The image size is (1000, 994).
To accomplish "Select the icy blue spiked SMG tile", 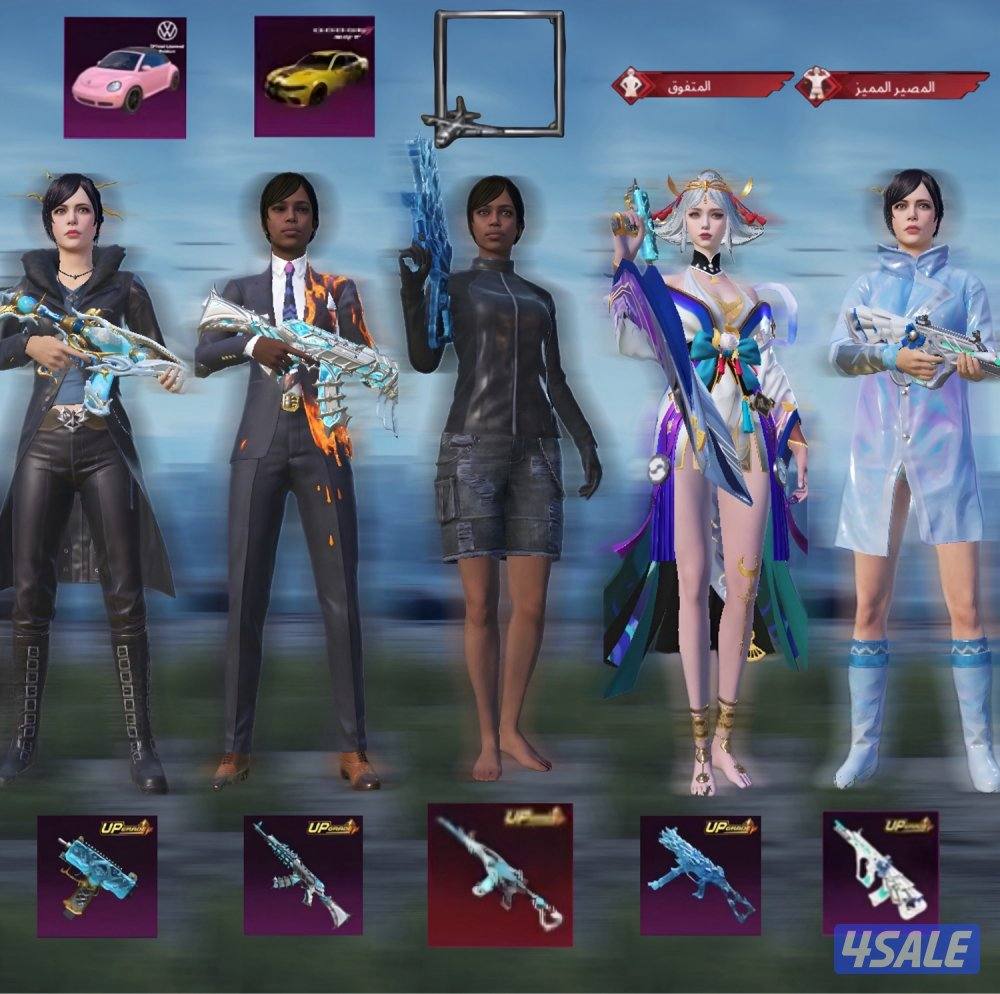I will (700, 874).
